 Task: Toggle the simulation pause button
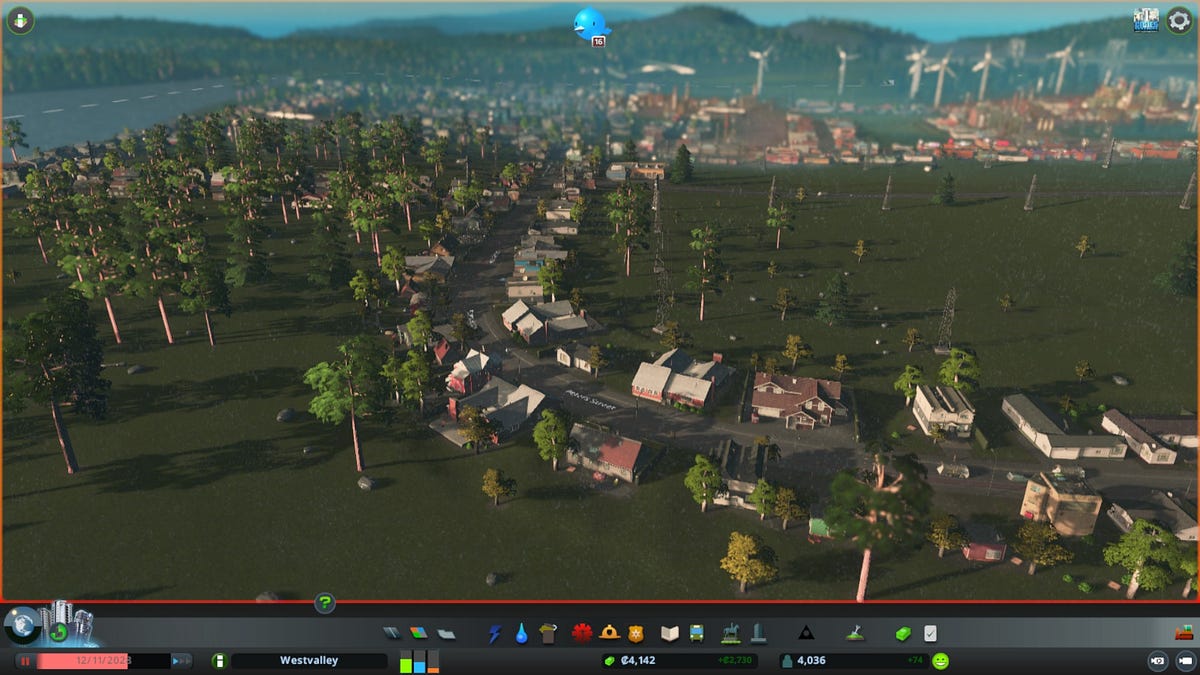pos(24,661)
